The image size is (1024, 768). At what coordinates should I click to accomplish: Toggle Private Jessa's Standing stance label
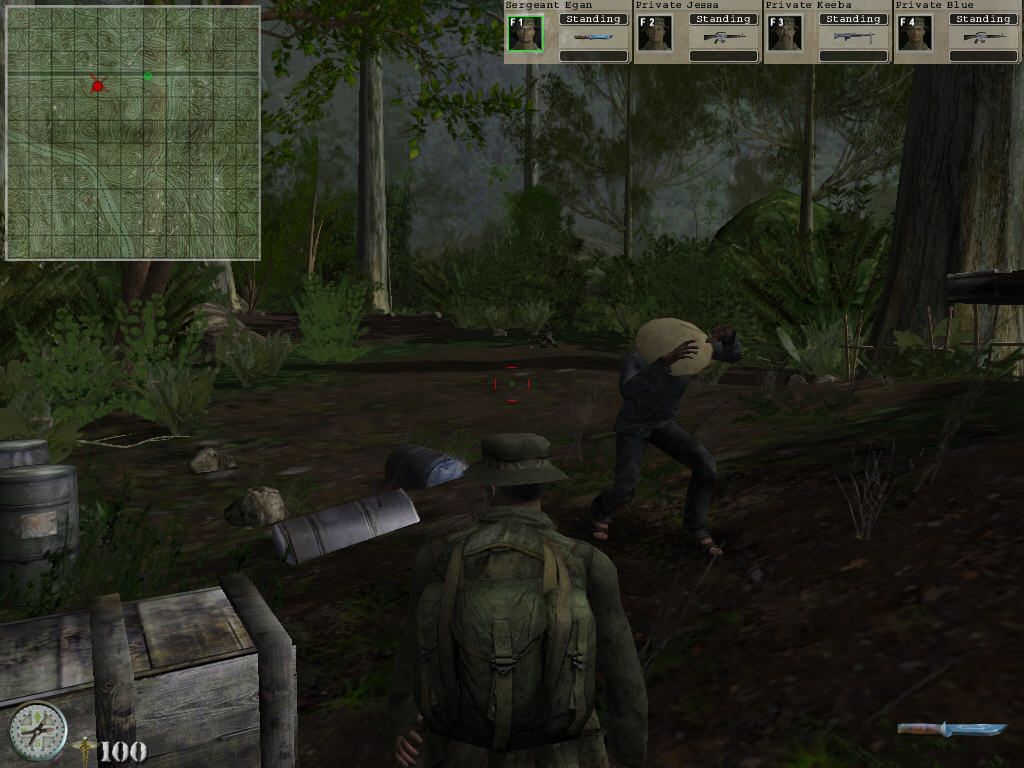click(x=723, y=19)
